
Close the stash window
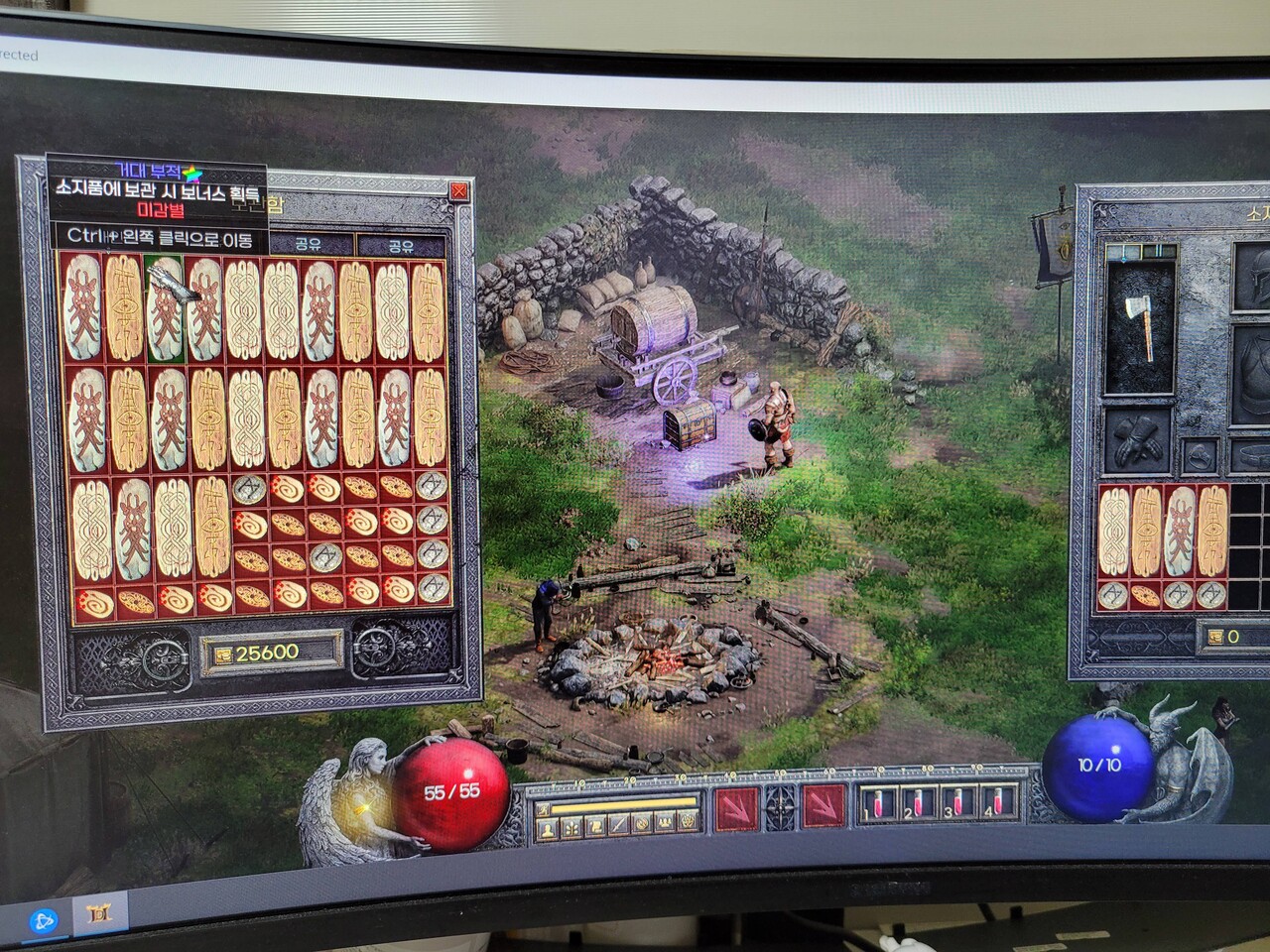click(458, 192)
